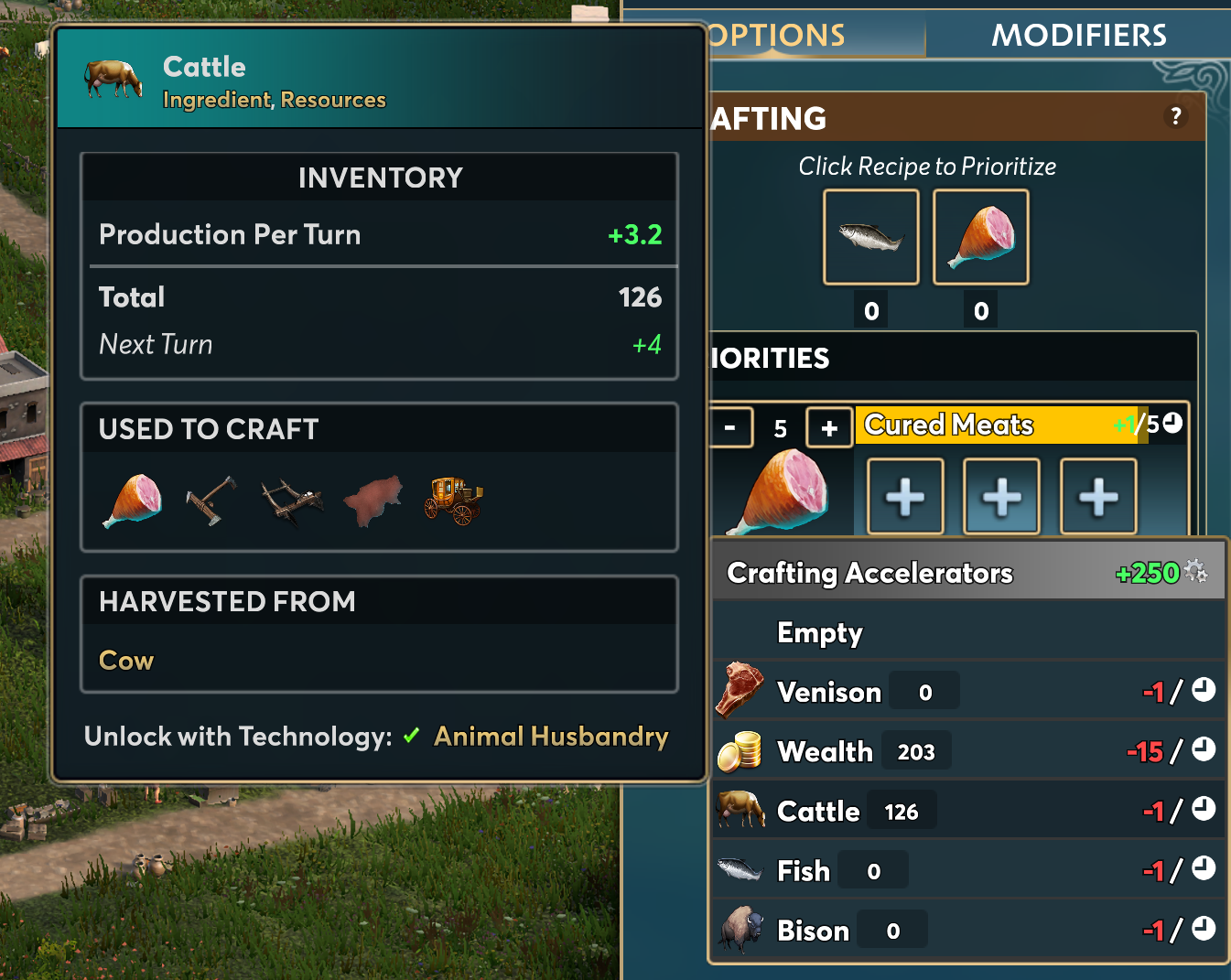Choose Wealth as the accelerator
1231x980 pixels.
coord(825,751)
